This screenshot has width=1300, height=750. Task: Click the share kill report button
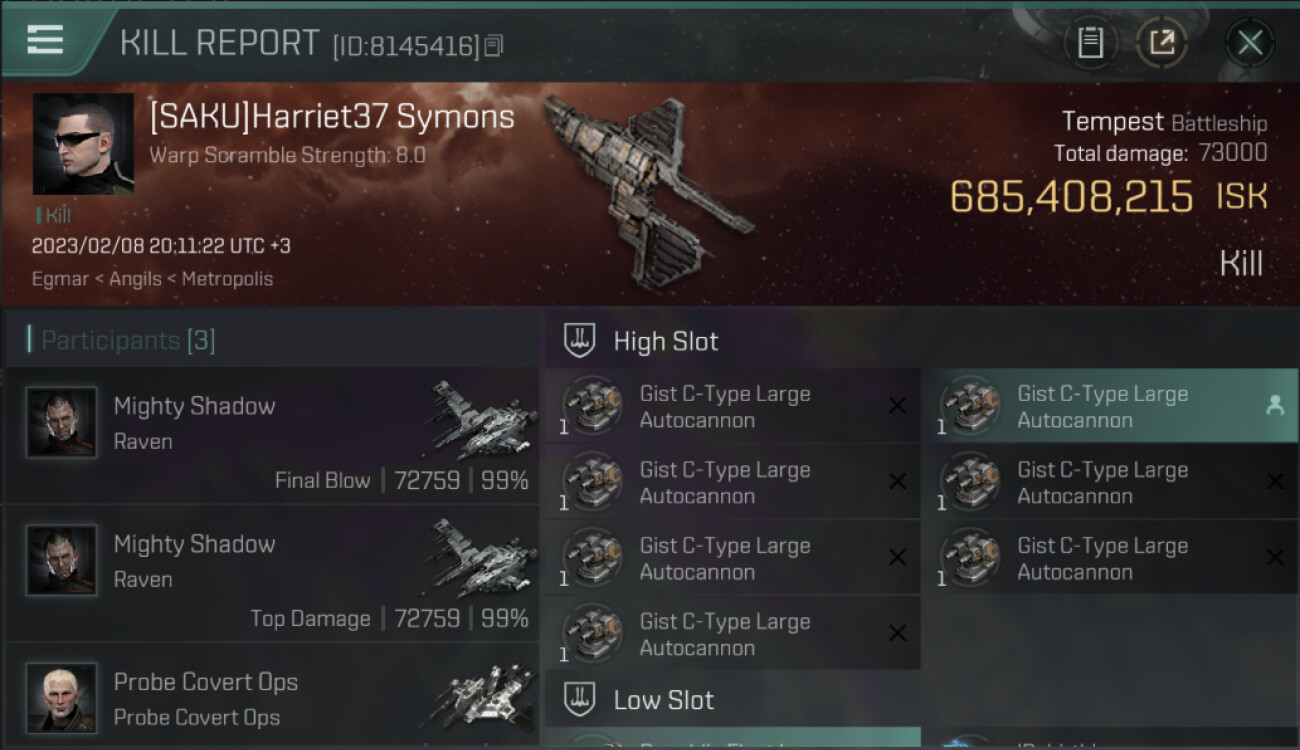coord(1161,43)
